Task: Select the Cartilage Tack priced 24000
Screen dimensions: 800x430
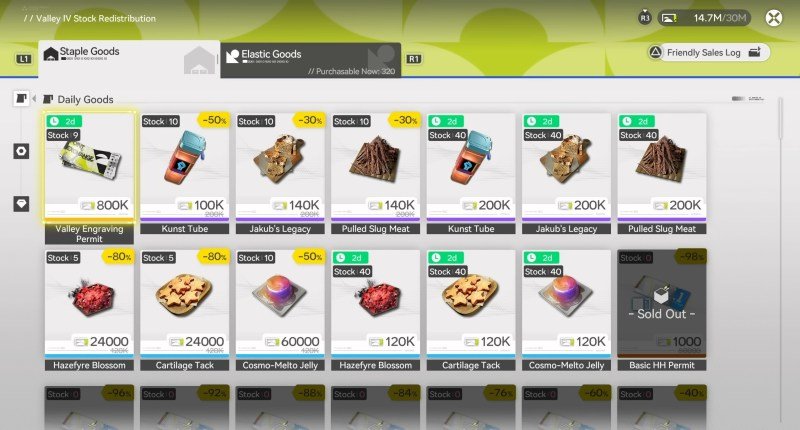Action: (185, 303)
